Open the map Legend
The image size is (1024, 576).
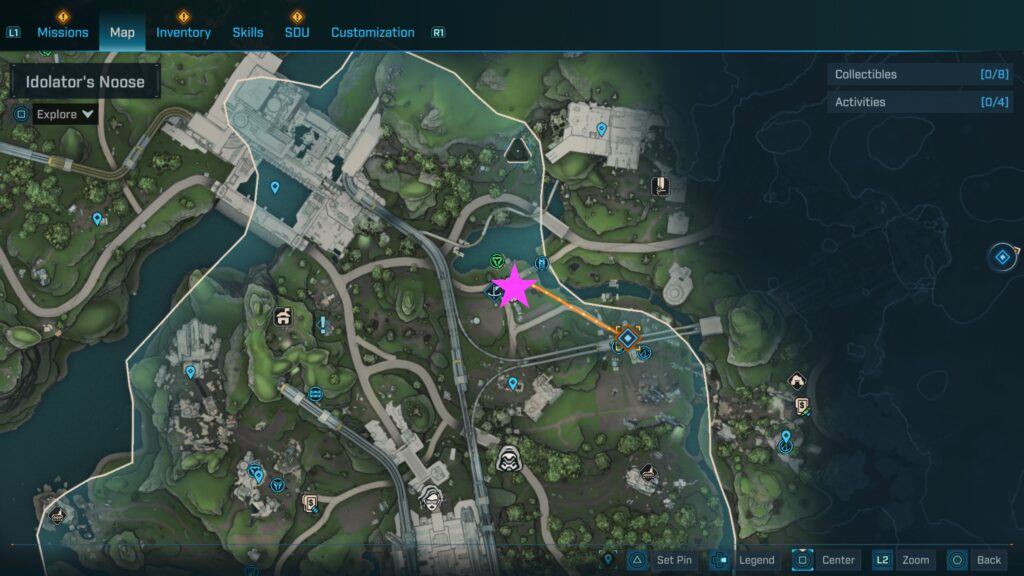[756, 560]
